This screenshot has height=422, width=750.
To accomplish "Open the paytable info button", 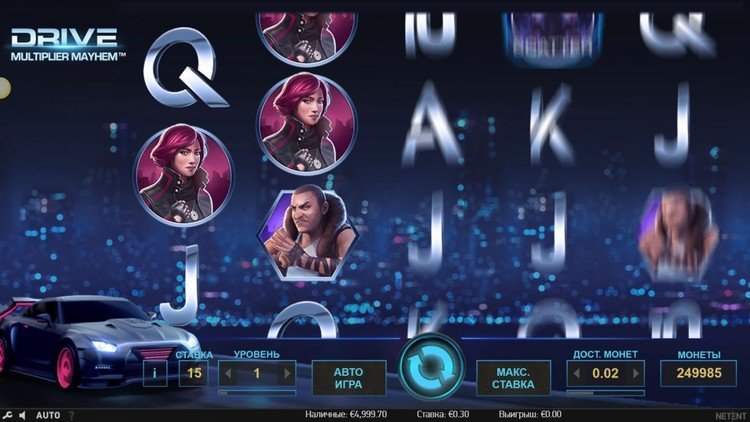I will tap(155, 373).
